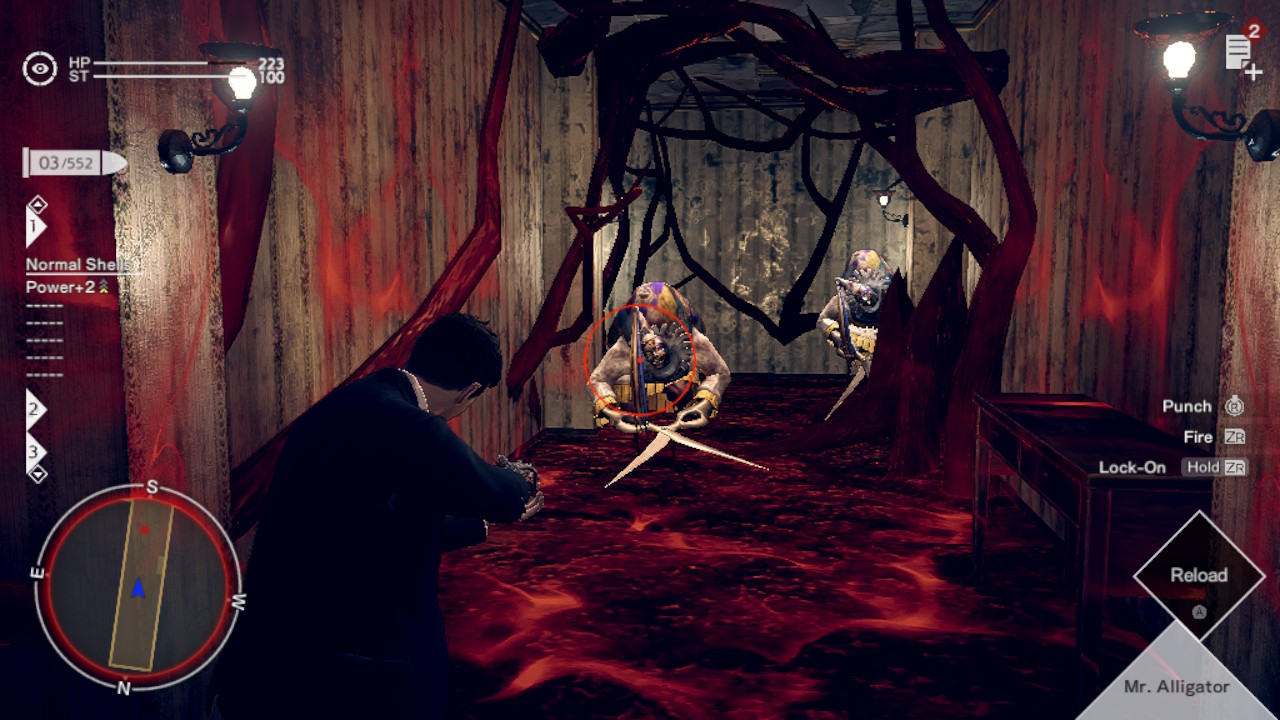This screenshot has width=1280, height=720.
Task: Open the notes icon with 2 badge
Action: [1242, 52]
